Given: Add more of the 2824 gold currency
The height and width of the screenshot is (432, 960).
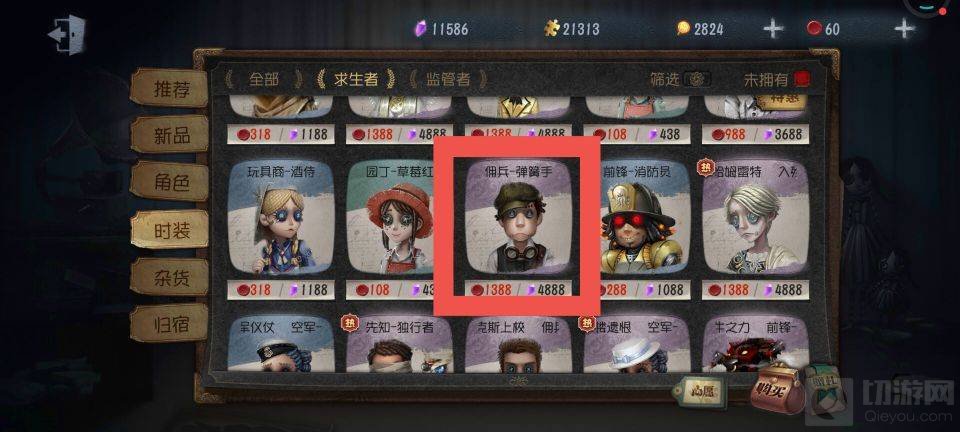Looking at the screenshot, I should (773, 28).
